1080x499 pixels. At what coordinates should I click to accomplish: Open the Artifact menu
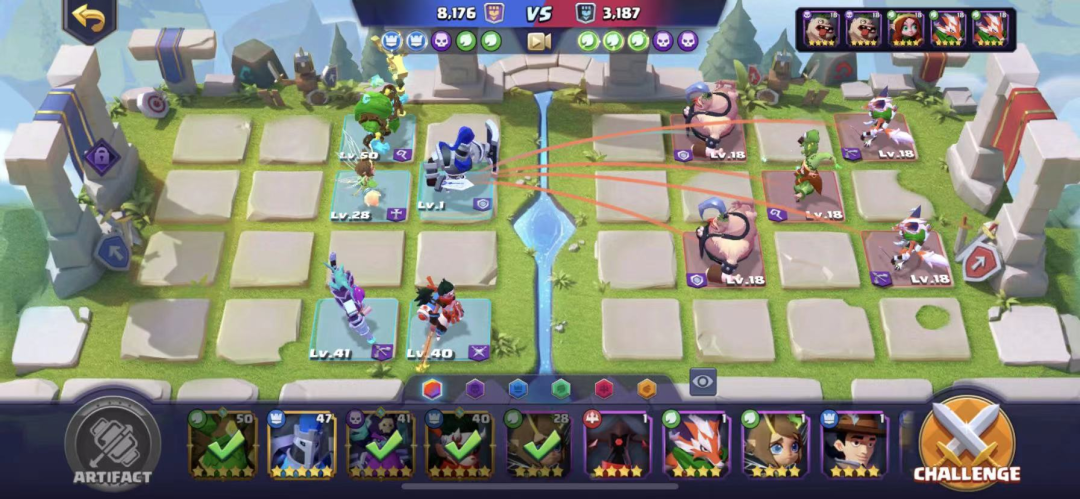click(x=112, y=445)
